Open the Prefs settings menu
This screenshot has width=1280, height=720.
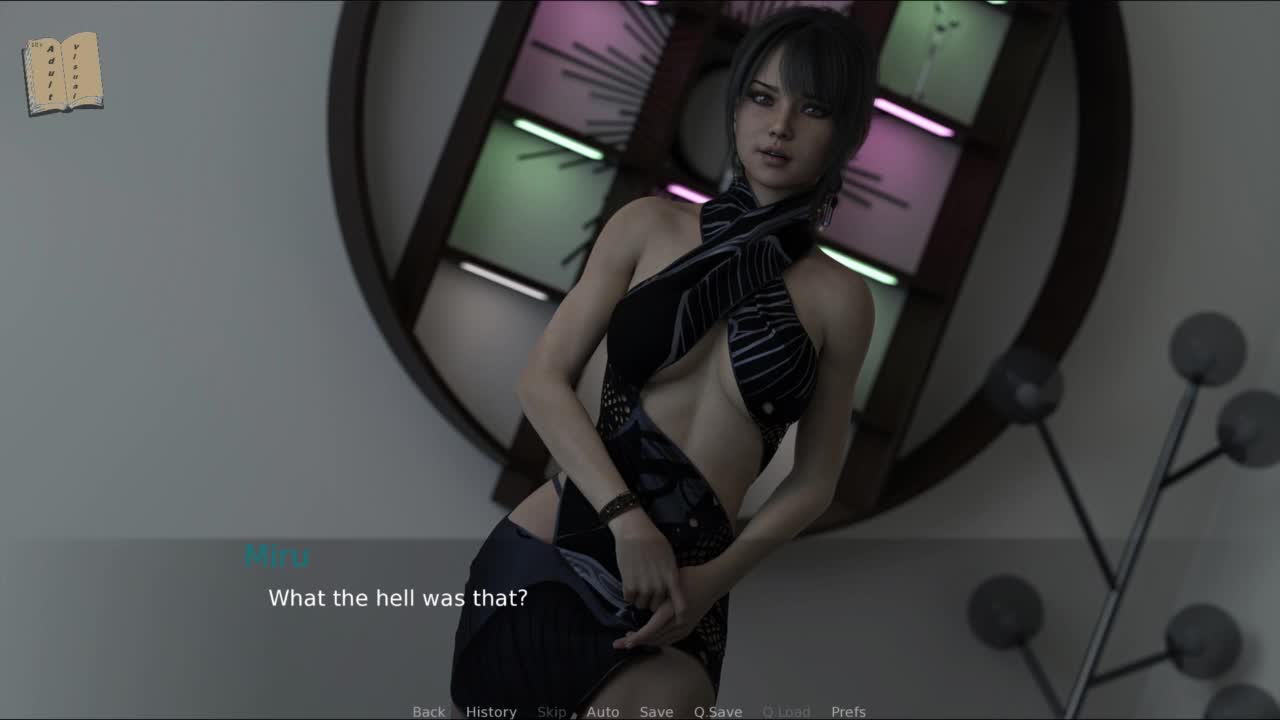pyautogui.click(x=848, y=711)
